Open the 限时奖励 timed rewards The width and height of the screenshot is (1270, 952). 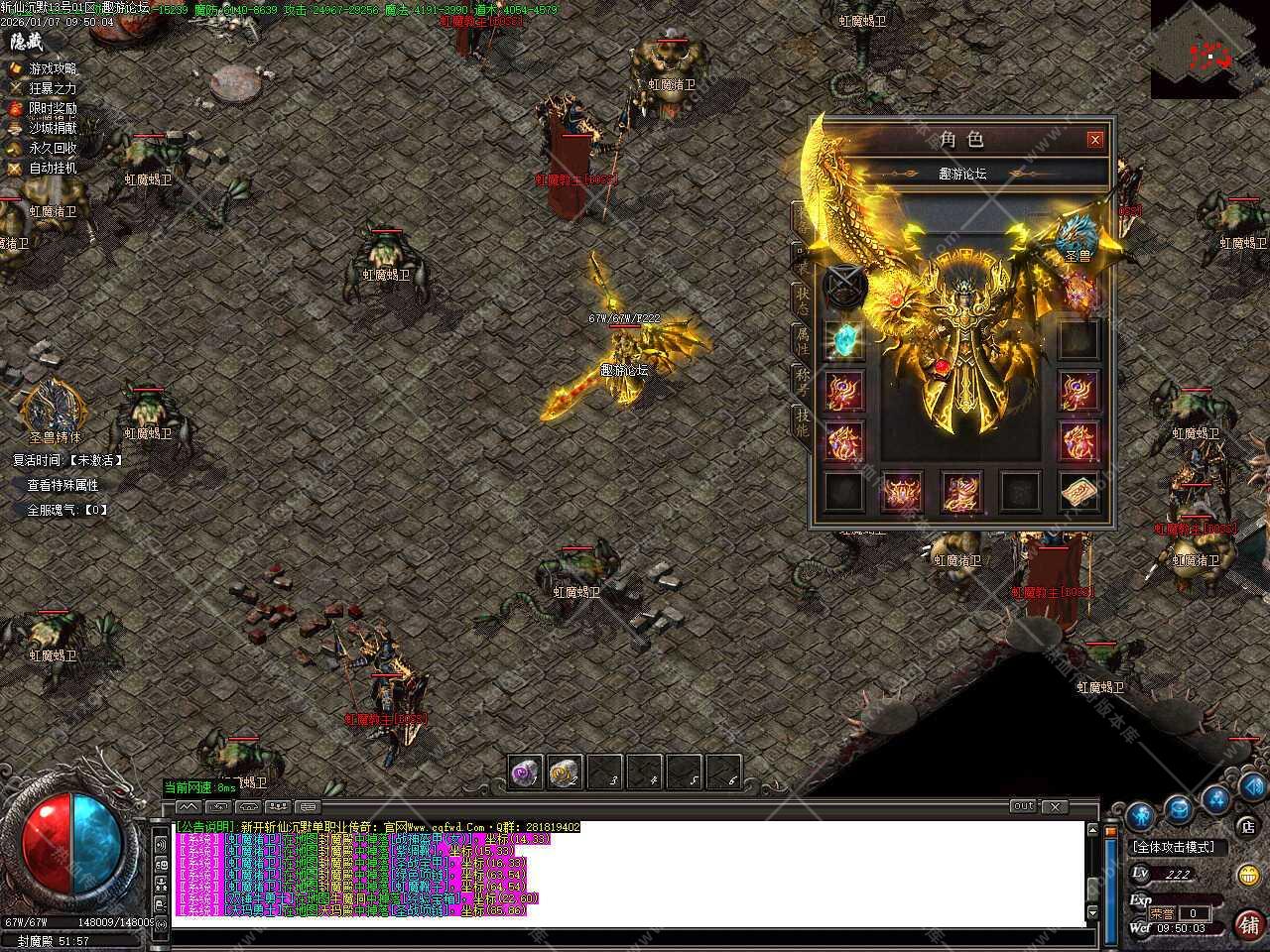[x=52, y=108]
